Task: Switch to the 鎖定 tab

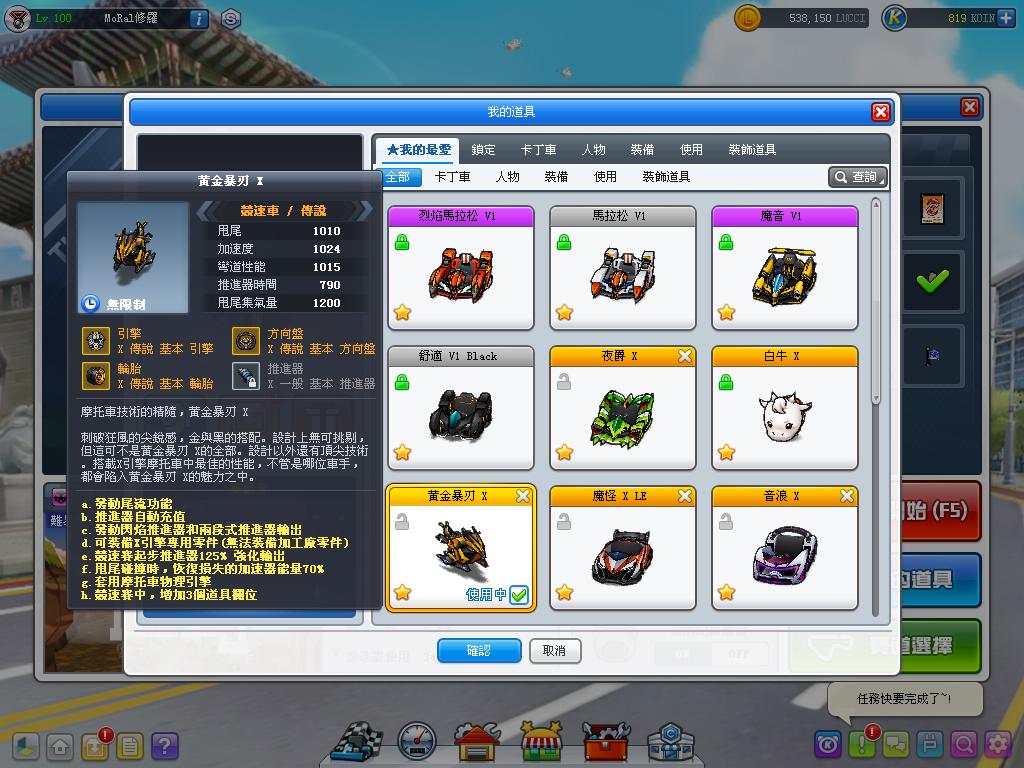Action: [484, 150]
